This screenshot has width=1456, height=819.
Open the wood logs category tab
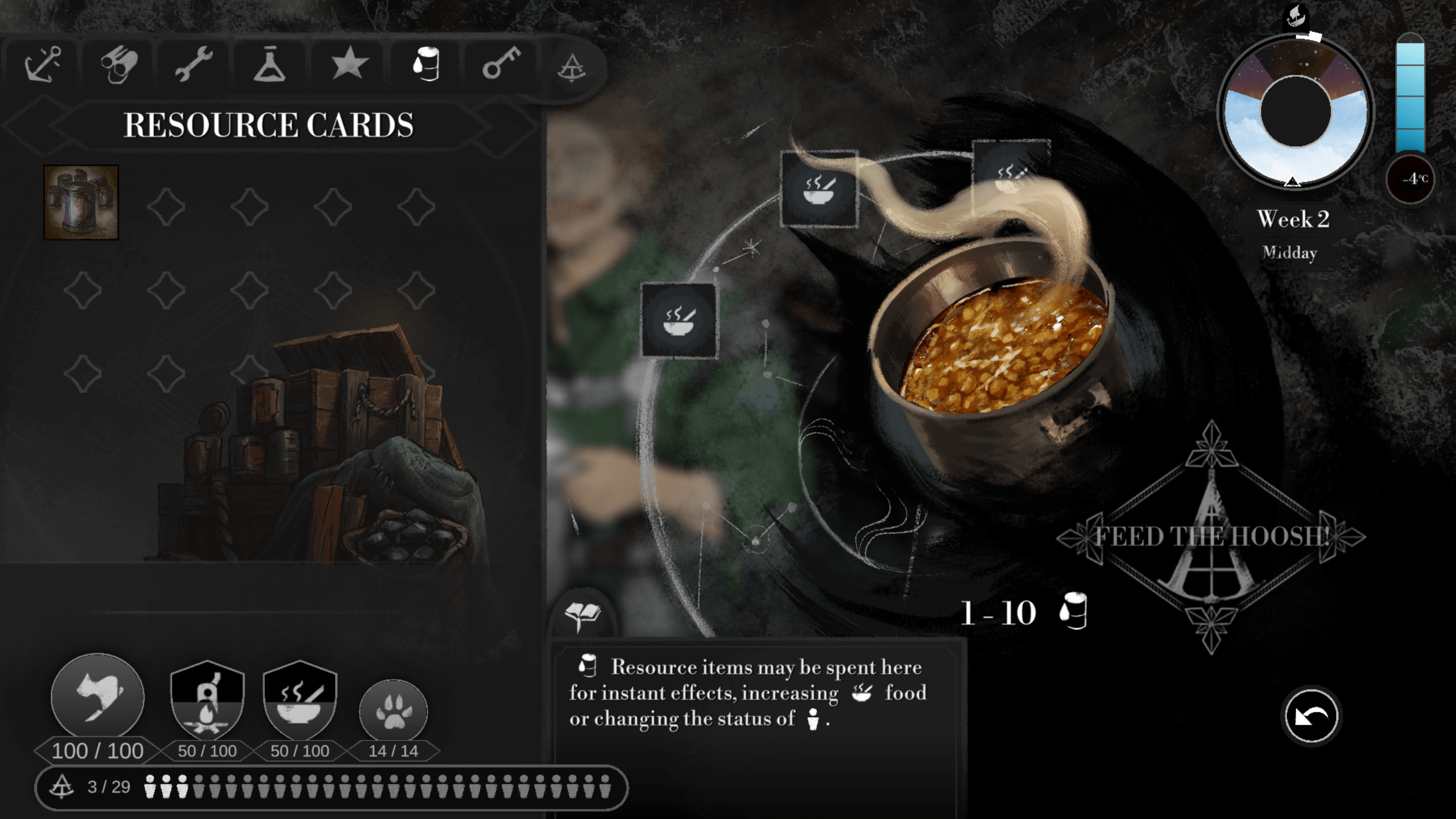119,65
